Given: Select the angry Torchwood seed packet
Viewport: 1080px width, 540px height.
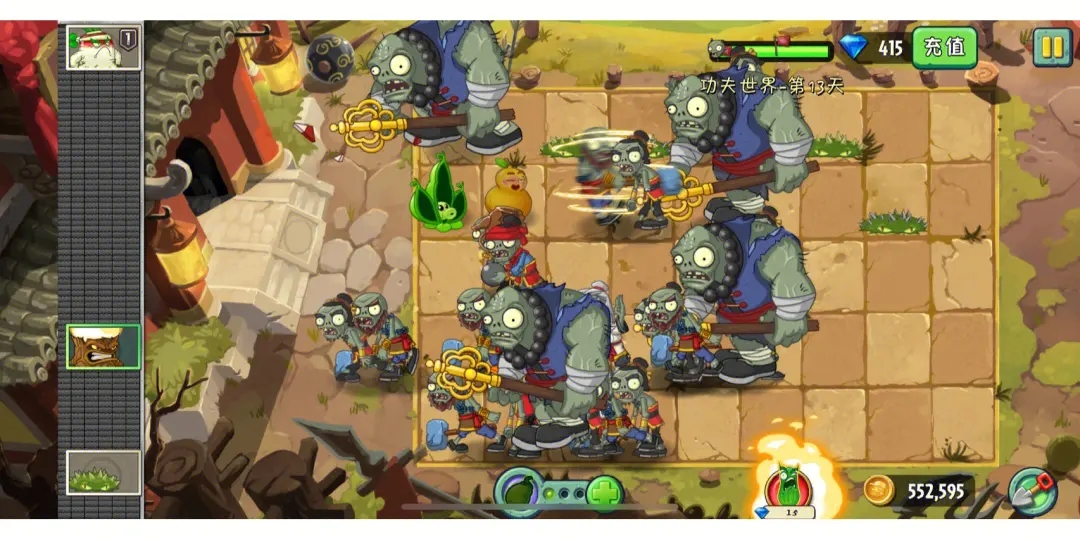Looking at the screenshot, I should (x=103, y=346).
